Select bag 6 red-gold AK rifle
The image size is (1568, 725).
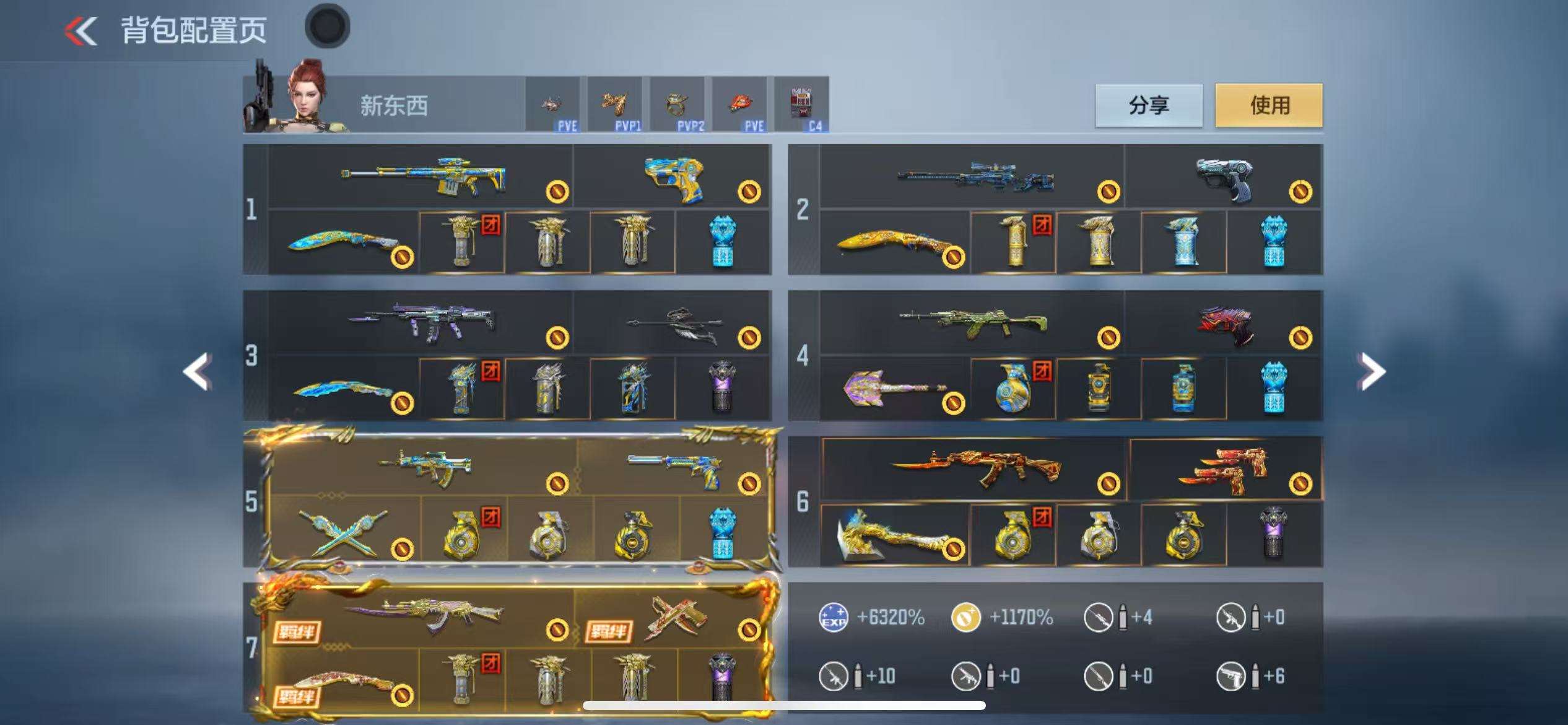(975, 469)
